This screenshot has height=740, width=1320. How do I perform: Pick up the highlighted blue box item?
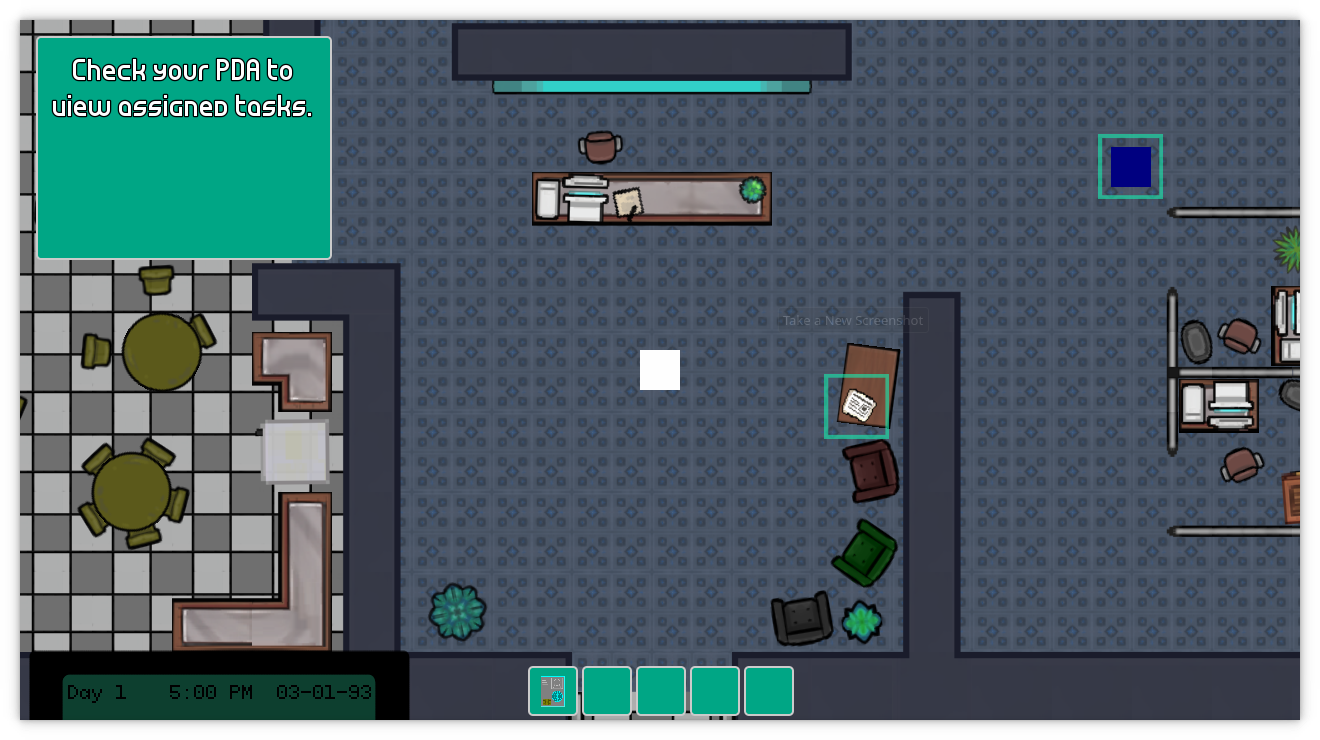tap(1130, 165)
